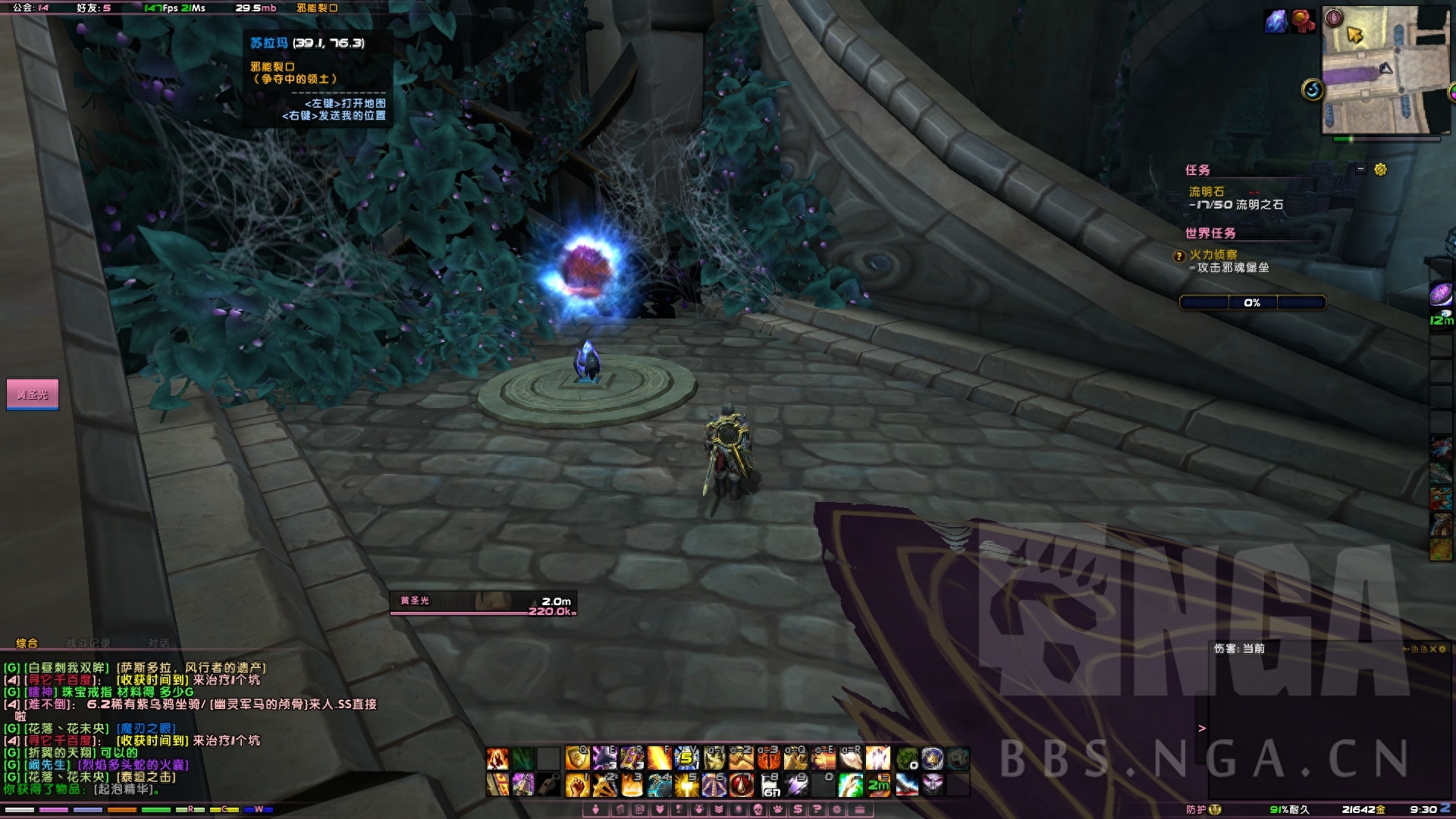Screen dimensions: 1456x819
Task: Click the 黄圣光 player unit frame
Action: click(483, 603)
